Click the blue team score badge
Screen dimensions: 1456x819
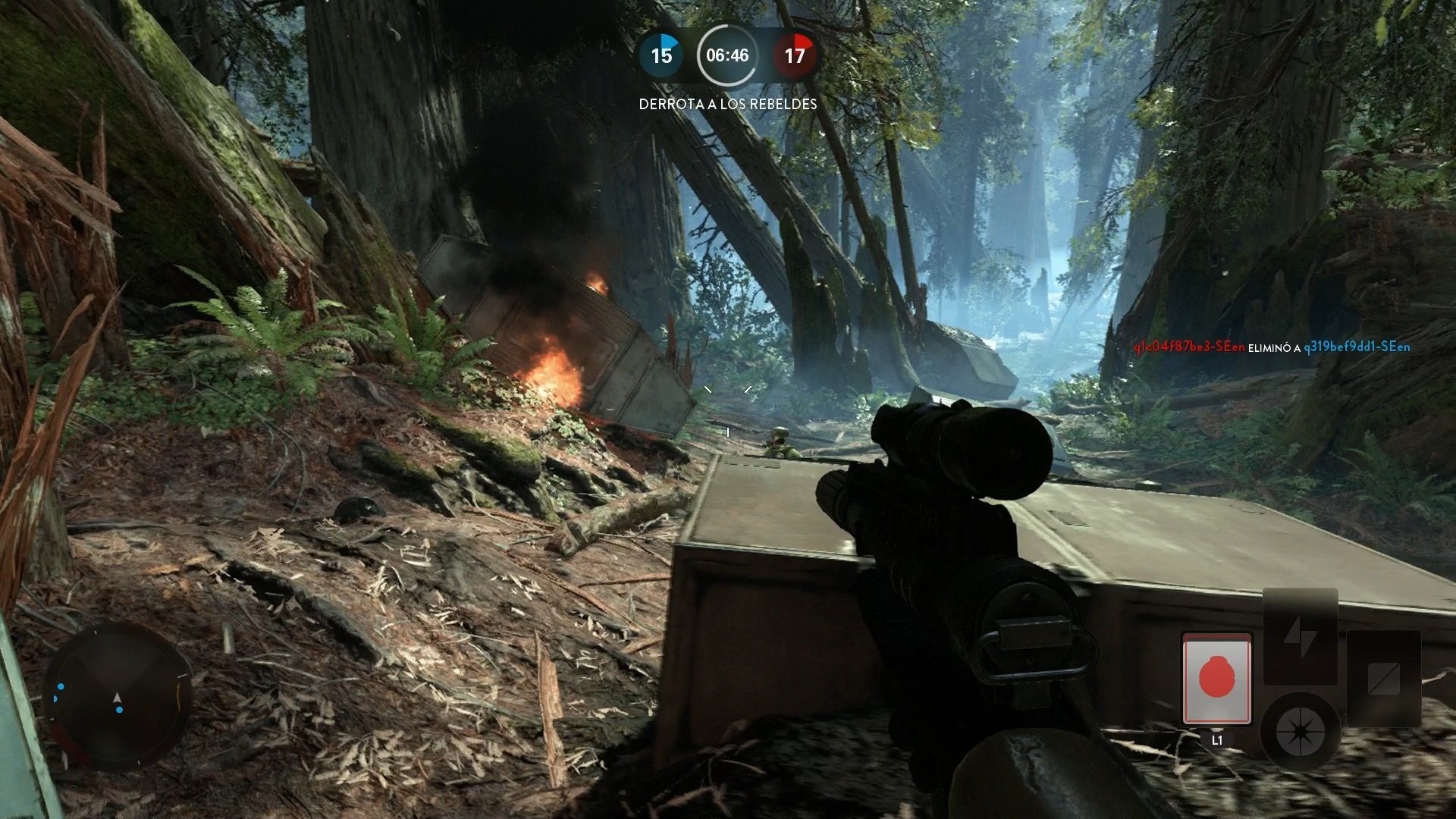tap(662, 55)
